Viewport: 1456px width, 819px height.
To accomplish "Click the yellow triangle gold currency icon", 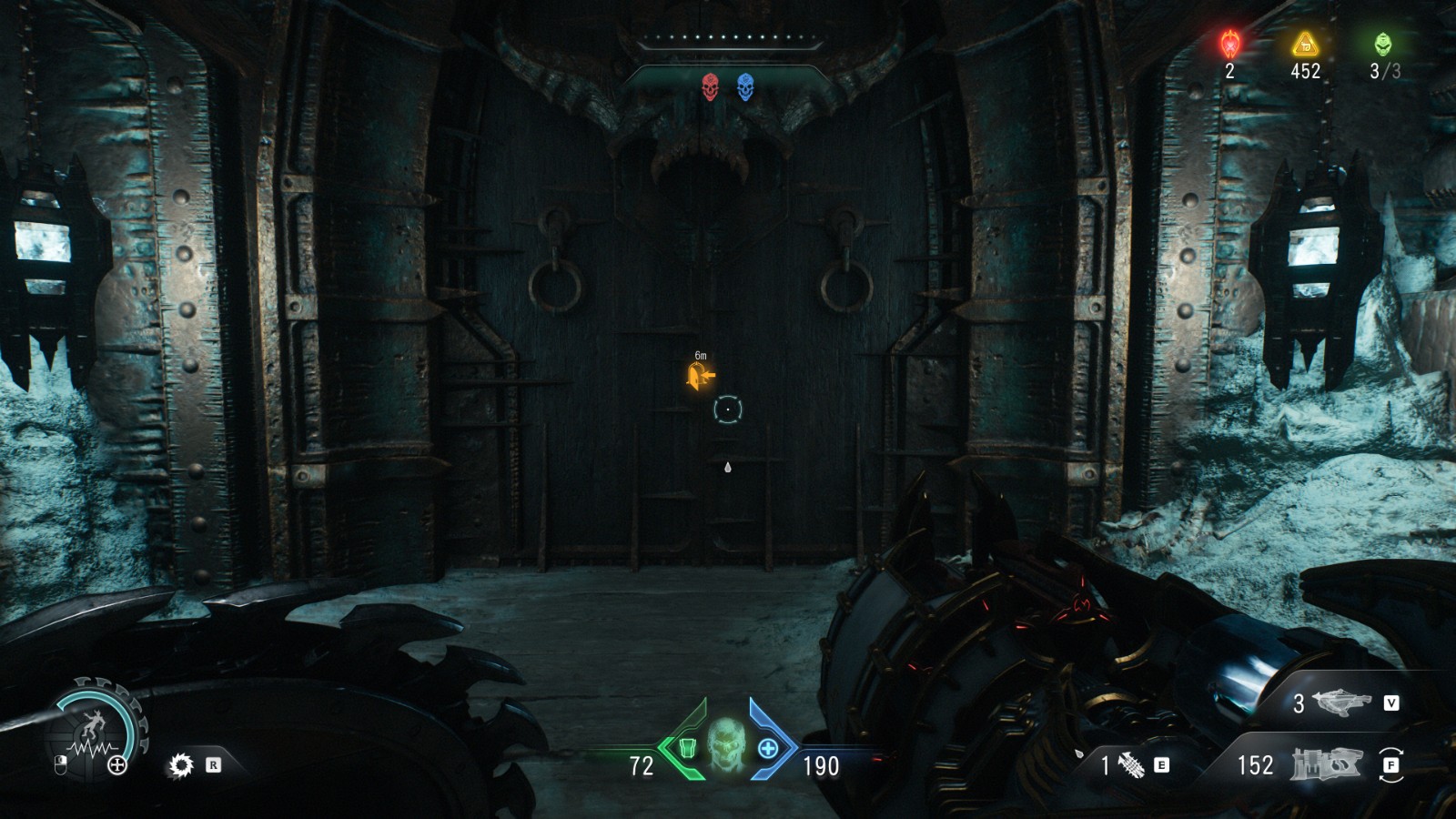I will (1305, 43).
